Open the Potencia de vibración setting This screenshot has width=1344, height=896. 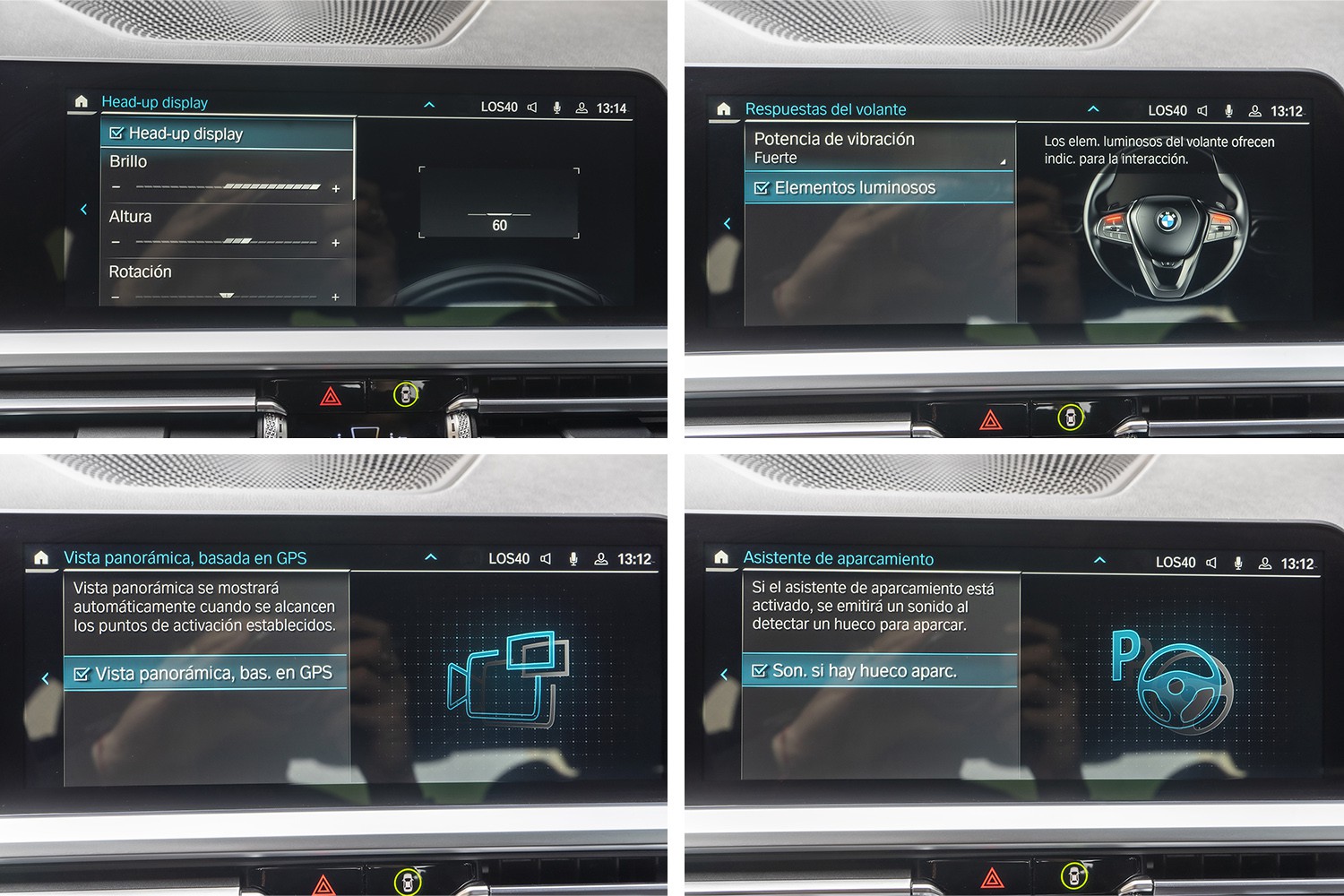878,148
